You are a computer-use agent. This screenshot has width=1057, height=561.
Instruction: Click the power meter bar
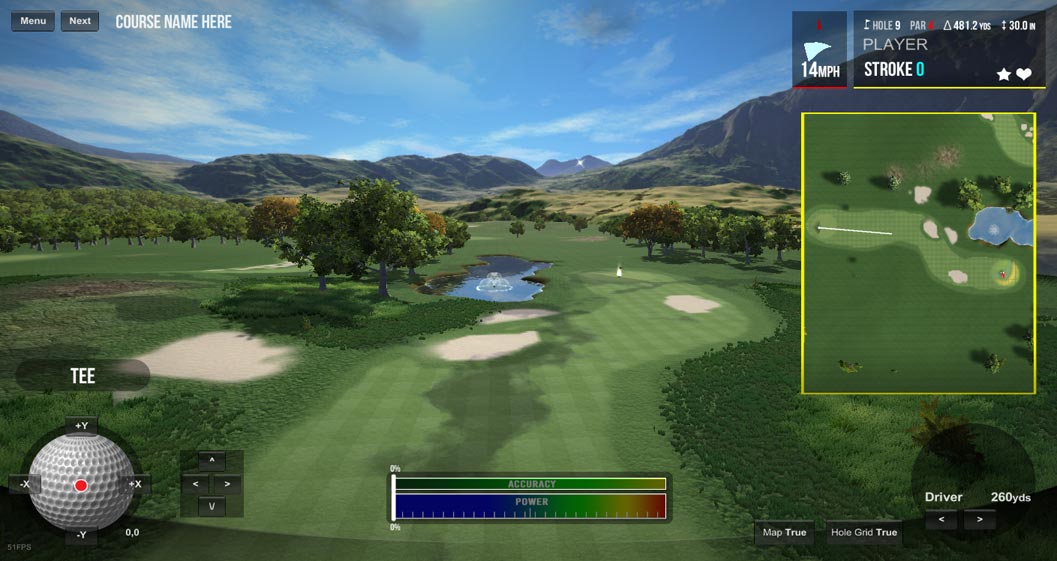point(530,505)
